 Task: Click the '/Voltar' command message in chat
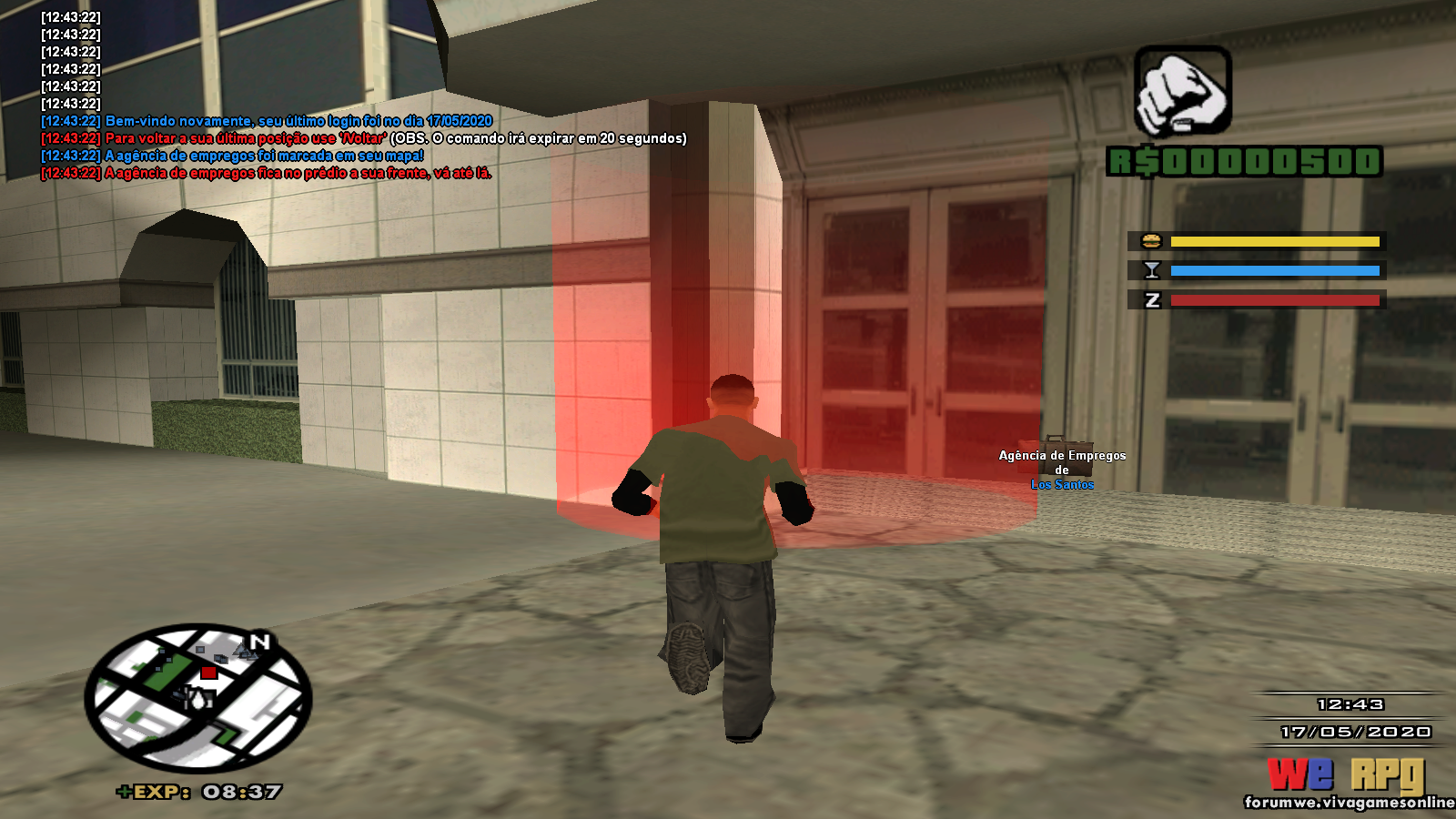(364, 138)
